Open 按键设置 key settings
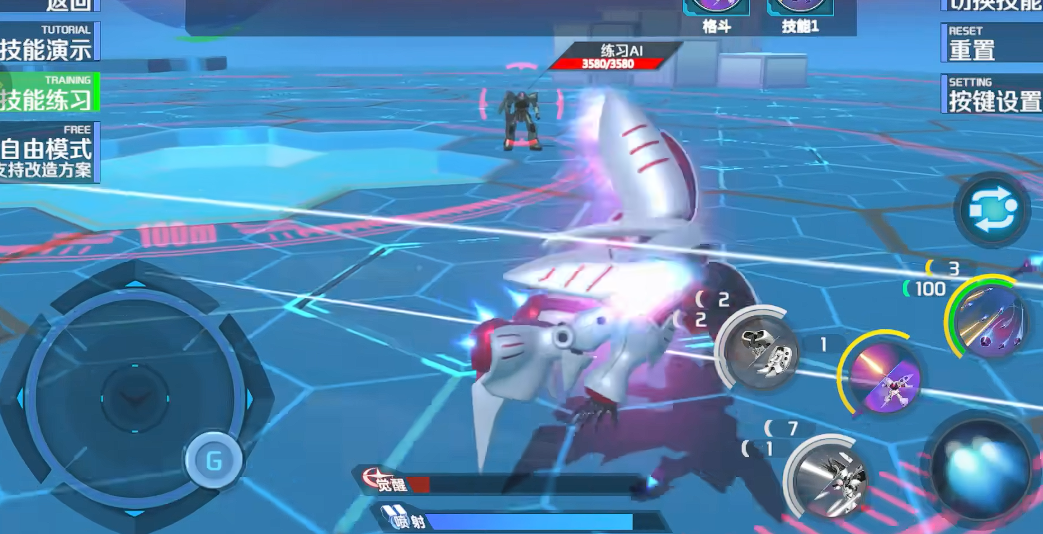The height and width of the screenshot is (534, 1043). 990,94
